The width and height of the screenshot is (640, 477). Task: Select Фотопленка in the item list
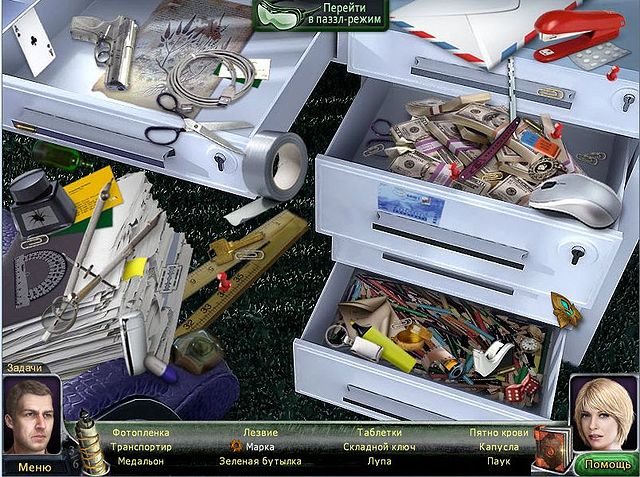(x=141, y=432)
